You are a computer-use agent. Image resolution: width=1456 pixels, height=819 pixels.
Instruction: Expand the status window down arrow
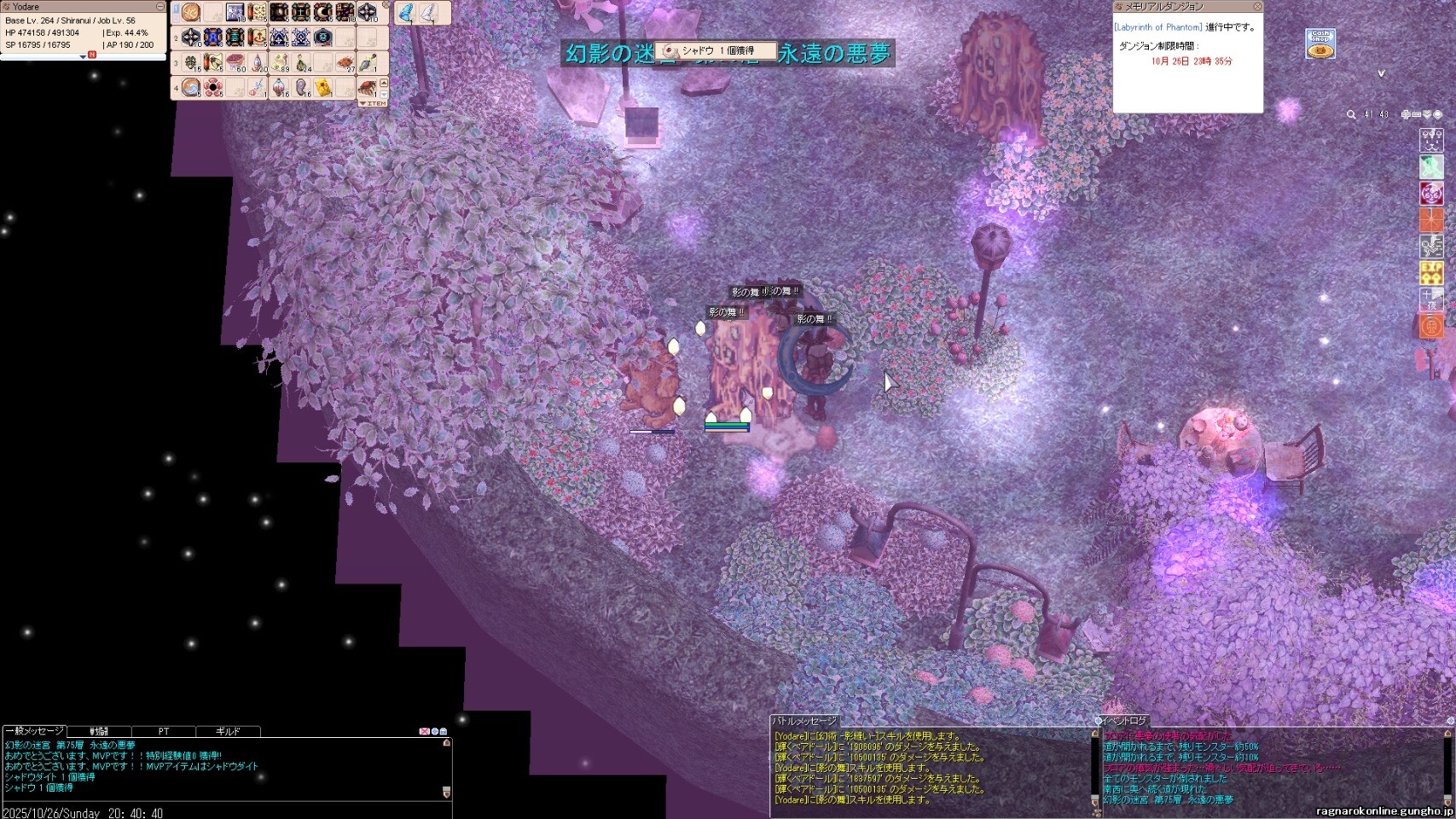(x=83, y=57)
